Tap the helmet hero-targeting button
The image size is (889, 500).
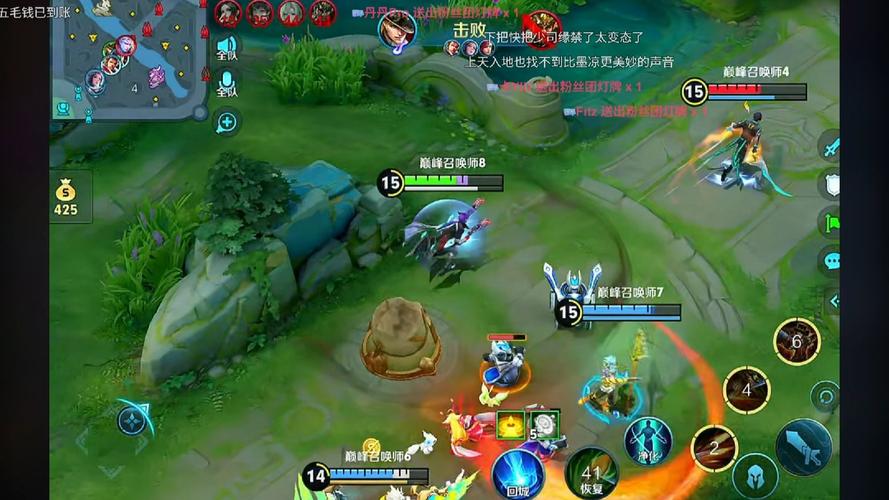click(x=755, y=476)
